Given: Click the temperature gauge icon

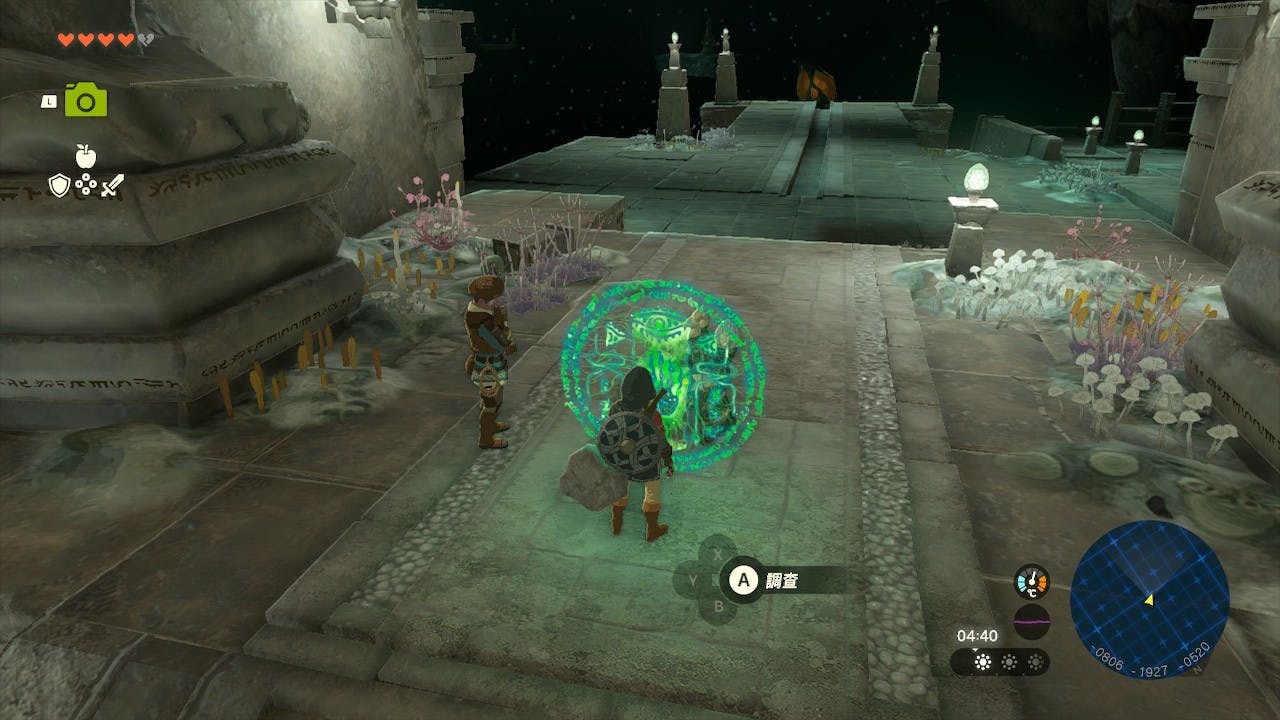Looking at the screenshot, I should (x=1031, y=582).
